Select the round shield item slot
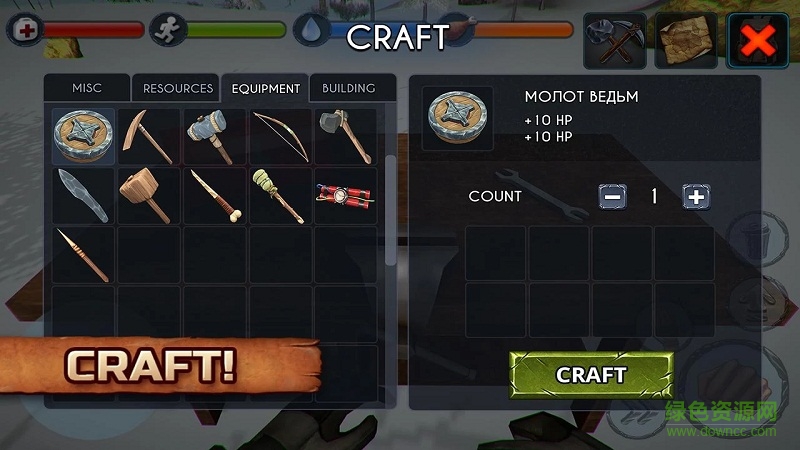The height and width of the screenshot is (450, 800). 83,137
